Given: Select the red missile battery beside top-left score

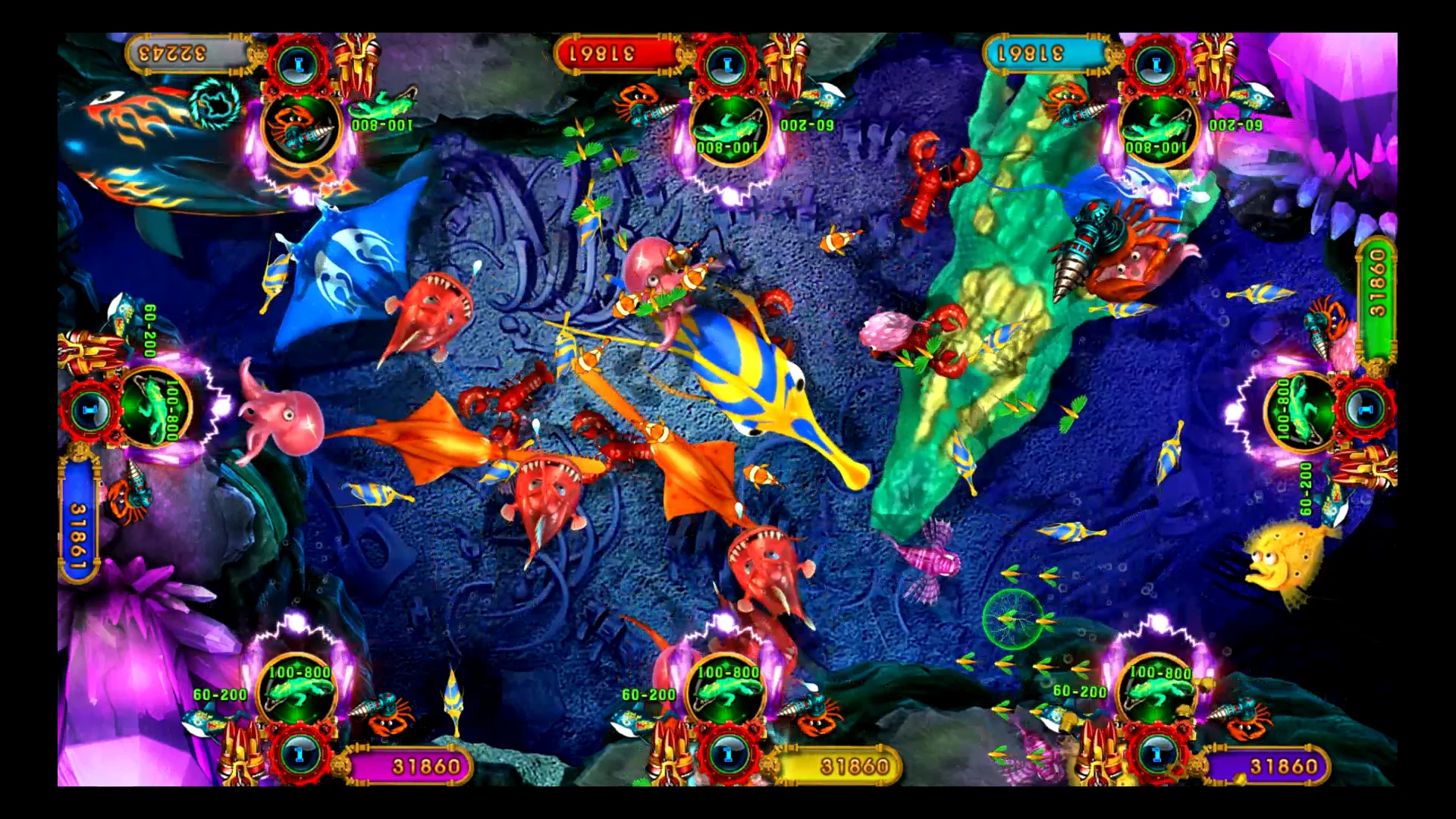Looking at the screenshot, I should (x=358, y=67).
